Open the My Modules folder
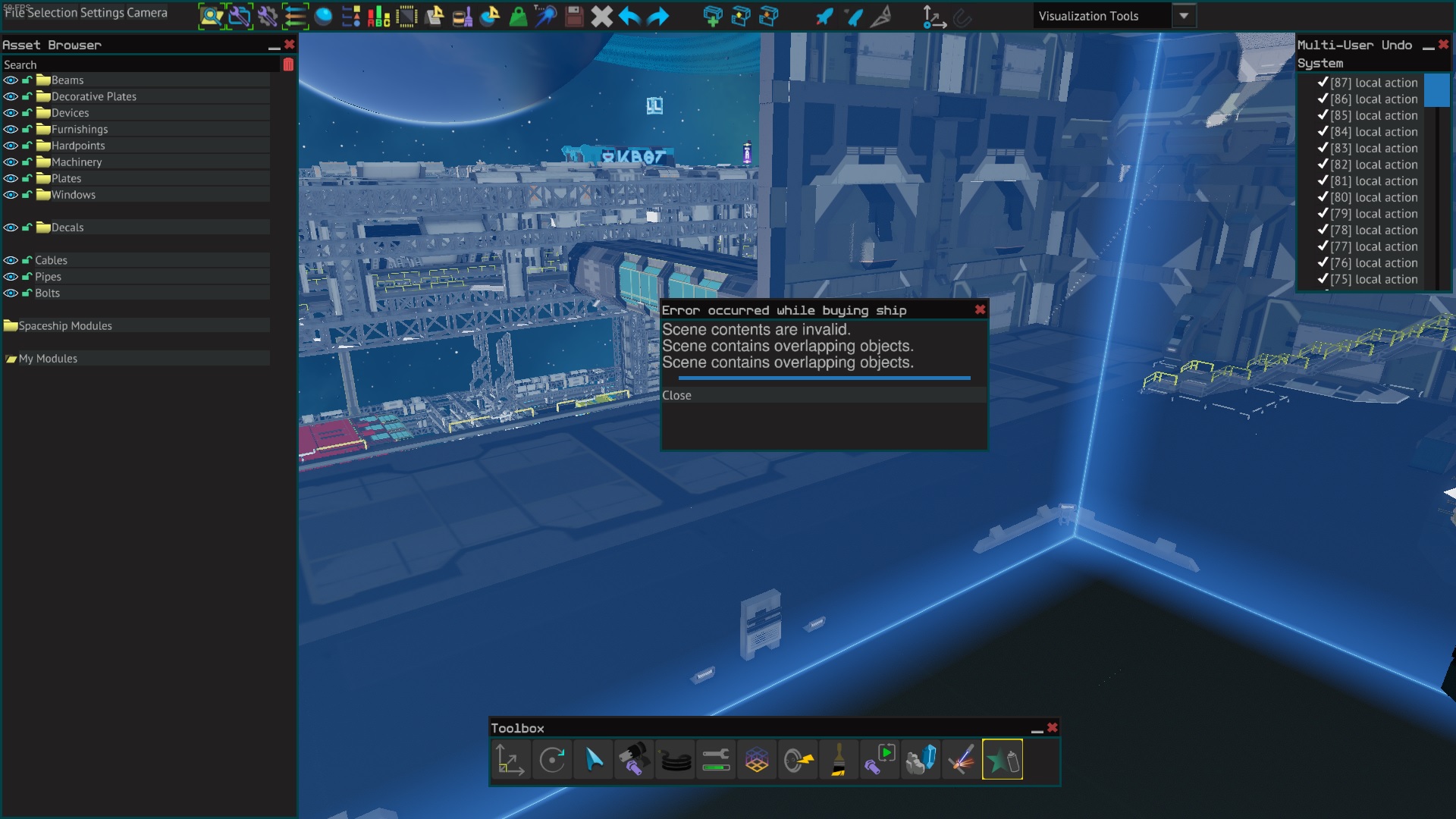Screen dimensions: 1456x819 coord(48,359)
